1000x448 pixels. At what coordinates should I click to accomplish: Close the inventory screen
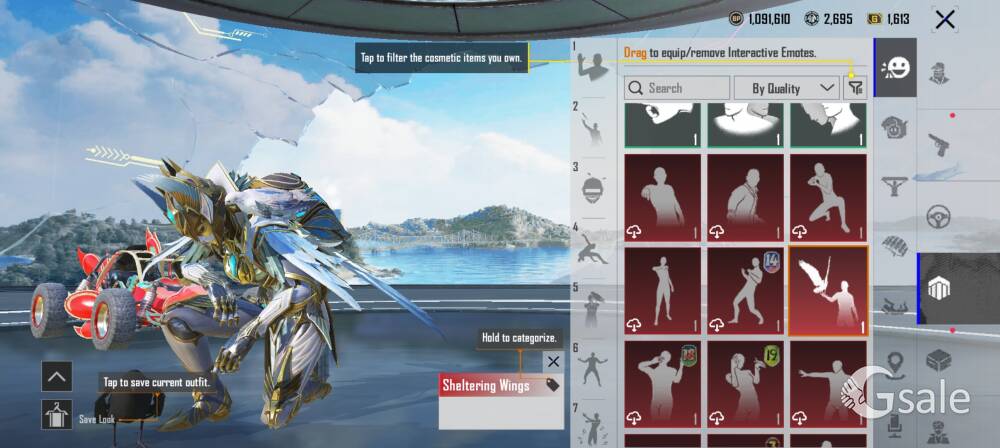click(944, 19)
